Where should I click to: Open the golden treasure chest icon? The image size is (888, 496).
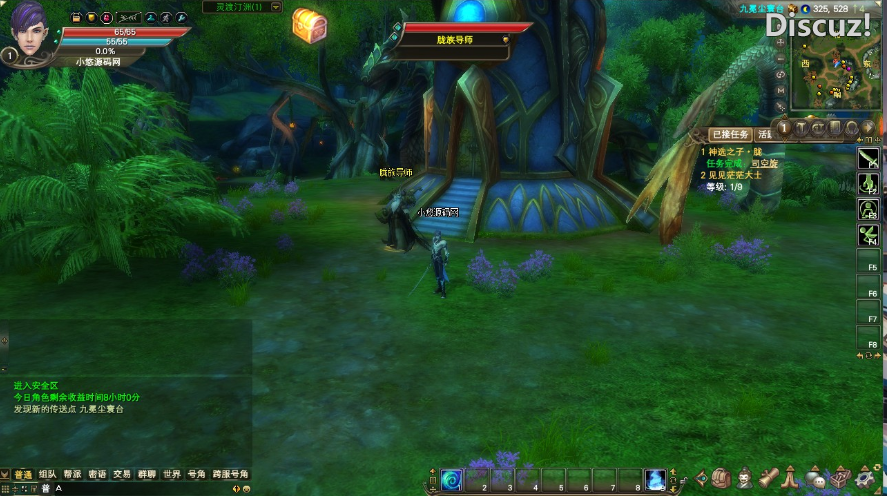click(x=308, y=26)
